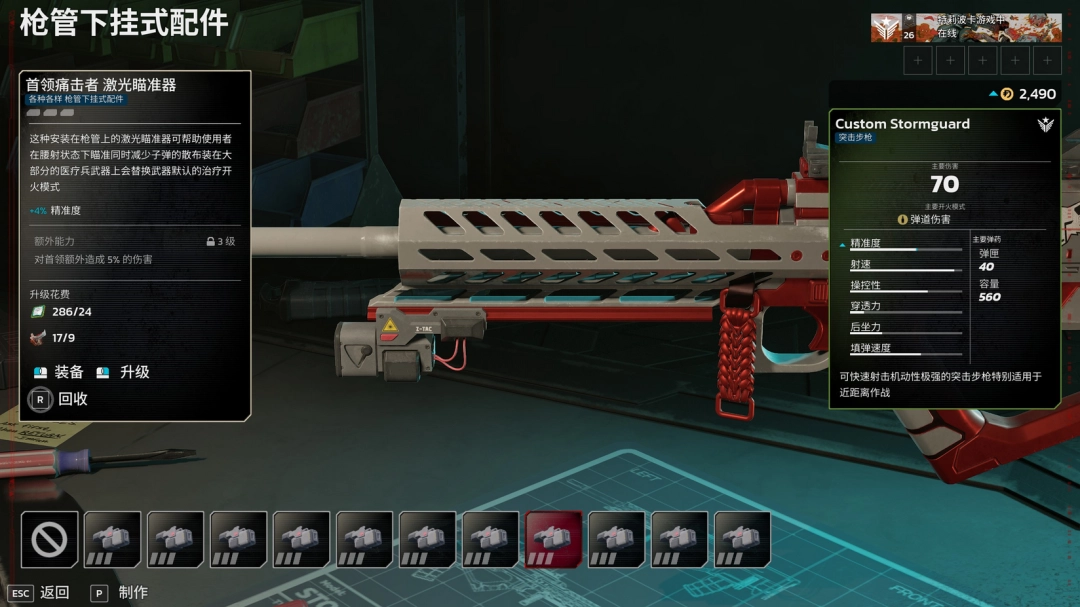This screenshot has width=1080, height=607.
Task: Open the player profile banner
Action: 965,27
